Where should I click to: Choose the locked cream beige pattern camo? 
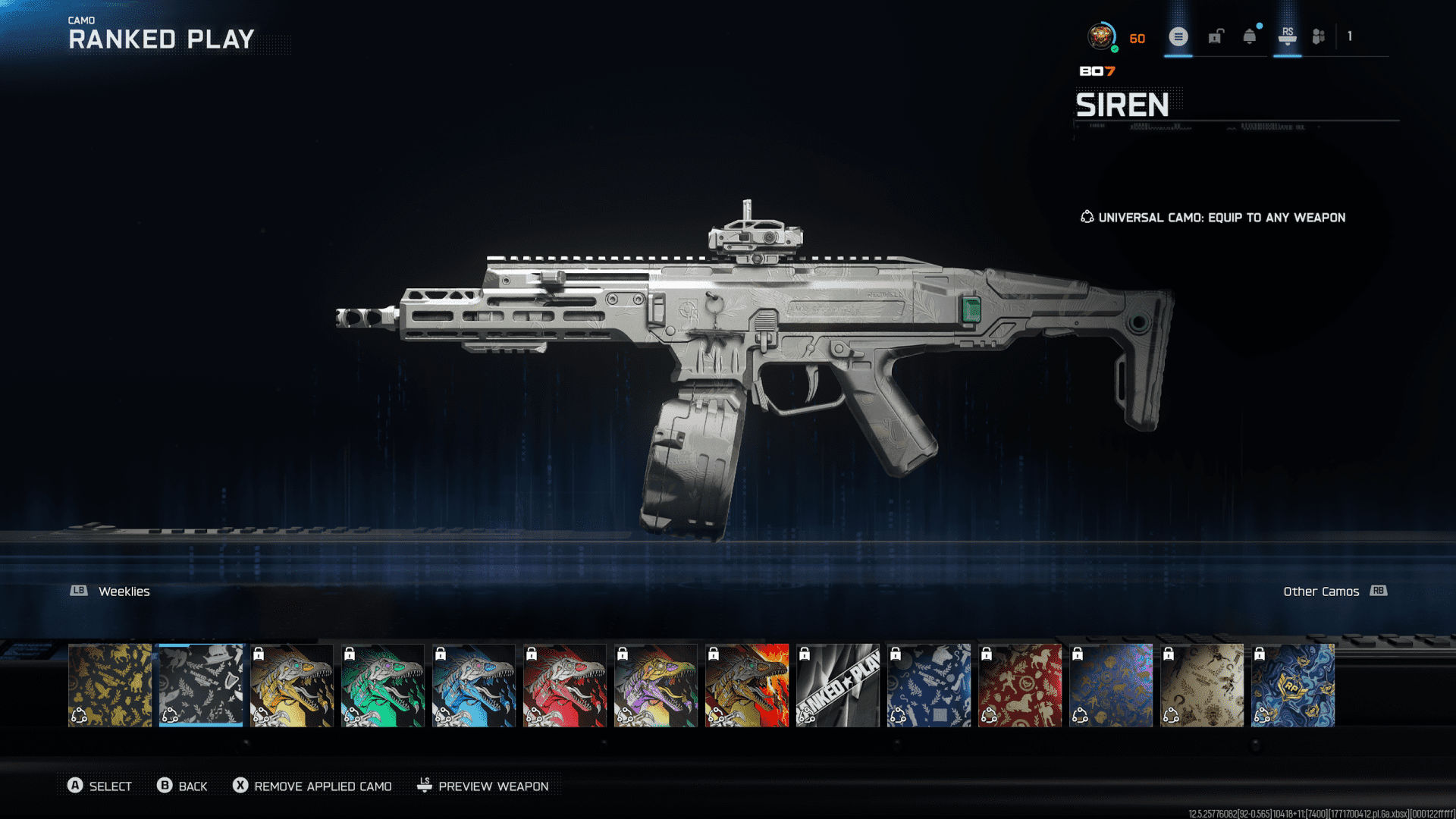1202,685
